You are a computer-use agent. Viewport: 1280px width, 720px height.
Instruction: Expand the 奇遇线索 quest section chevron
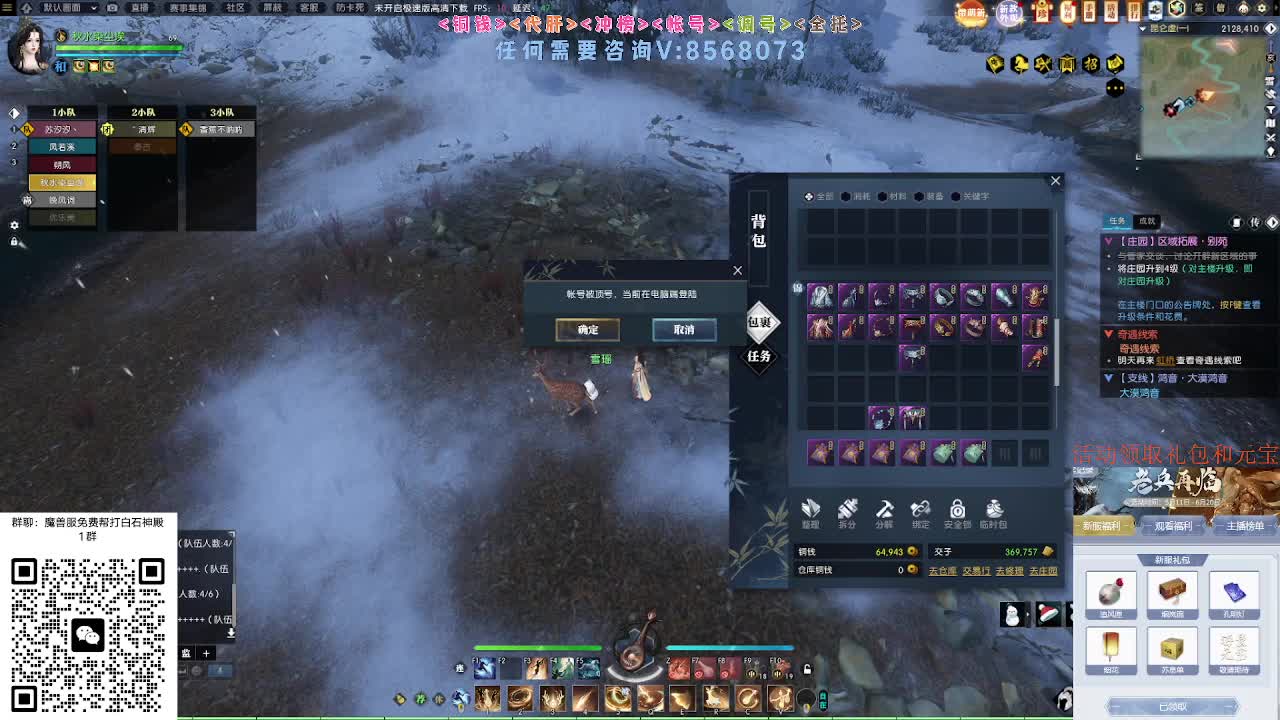click(1108, 333)
